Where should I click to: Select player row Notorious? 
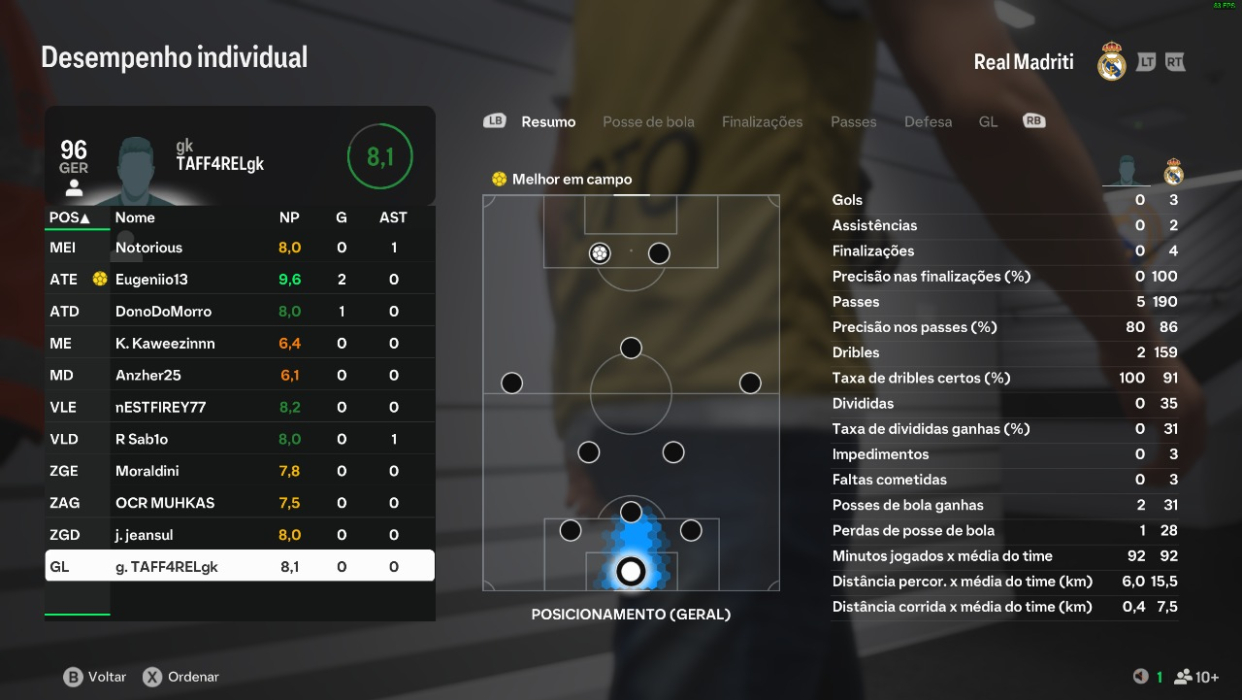coord(240,247)
